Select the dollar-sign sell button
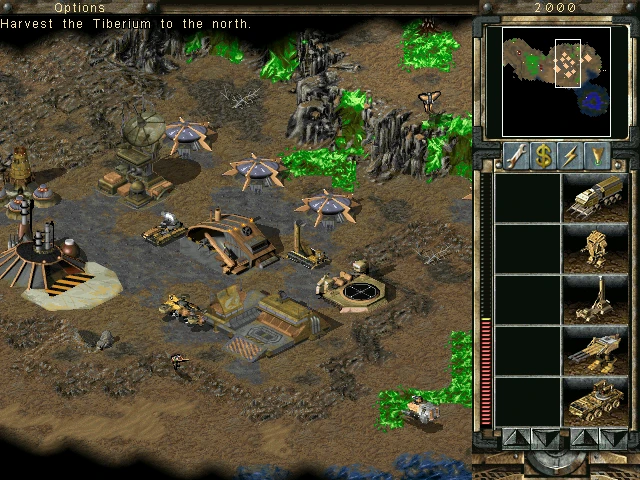 (544, 155)
